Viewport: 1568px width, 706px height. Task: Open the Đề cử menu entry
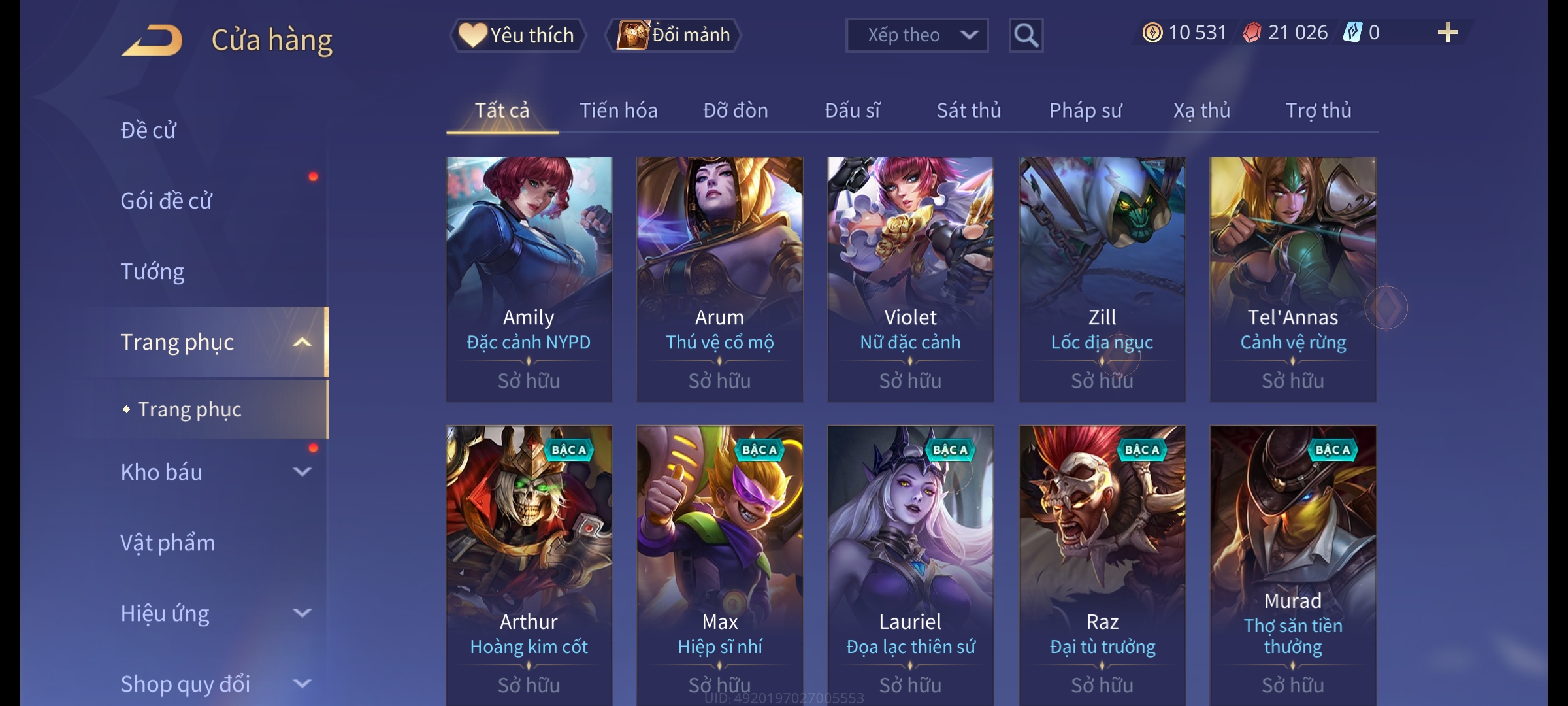point(149,130)
